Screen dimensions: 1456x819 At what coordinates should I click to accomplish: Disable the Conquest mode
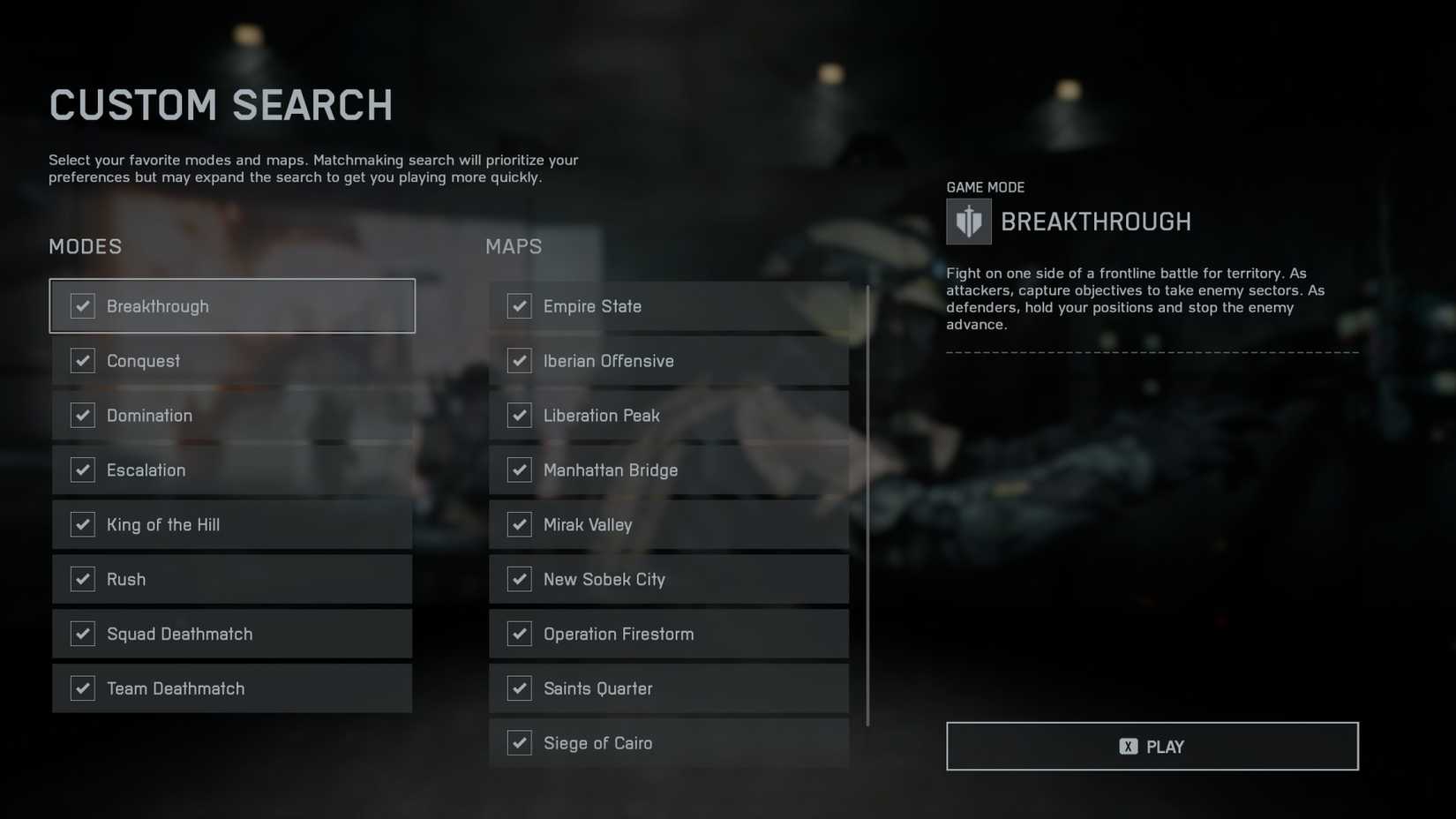82,360
